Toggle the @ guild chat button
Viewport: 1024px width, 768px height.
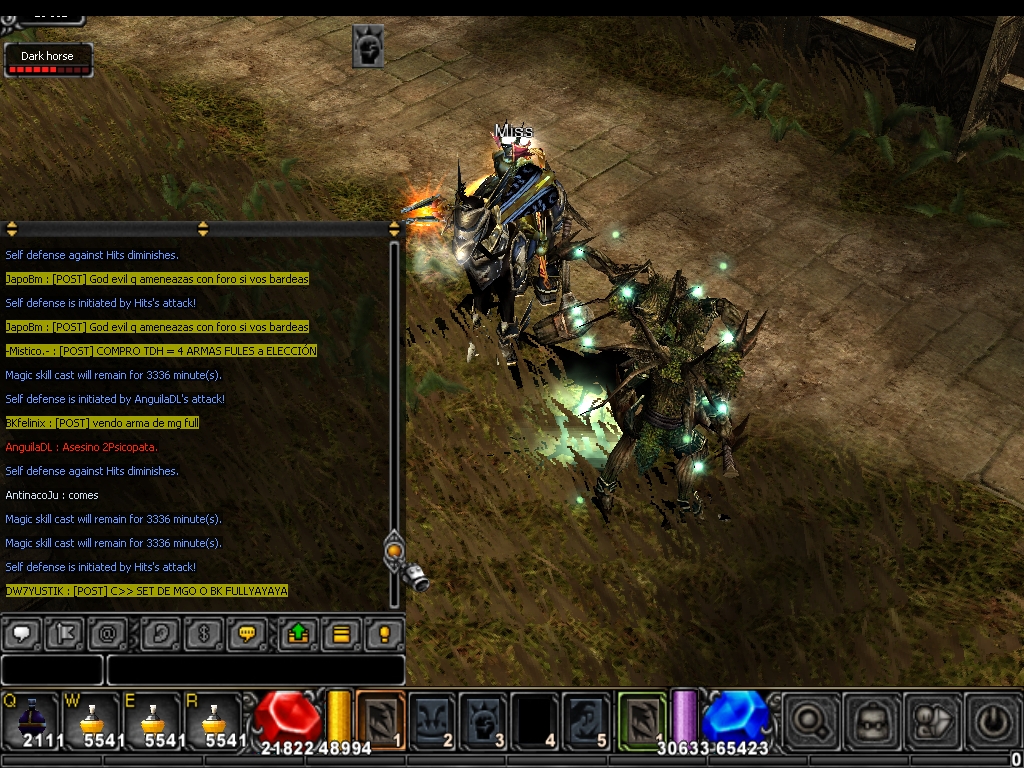(107, 634)
